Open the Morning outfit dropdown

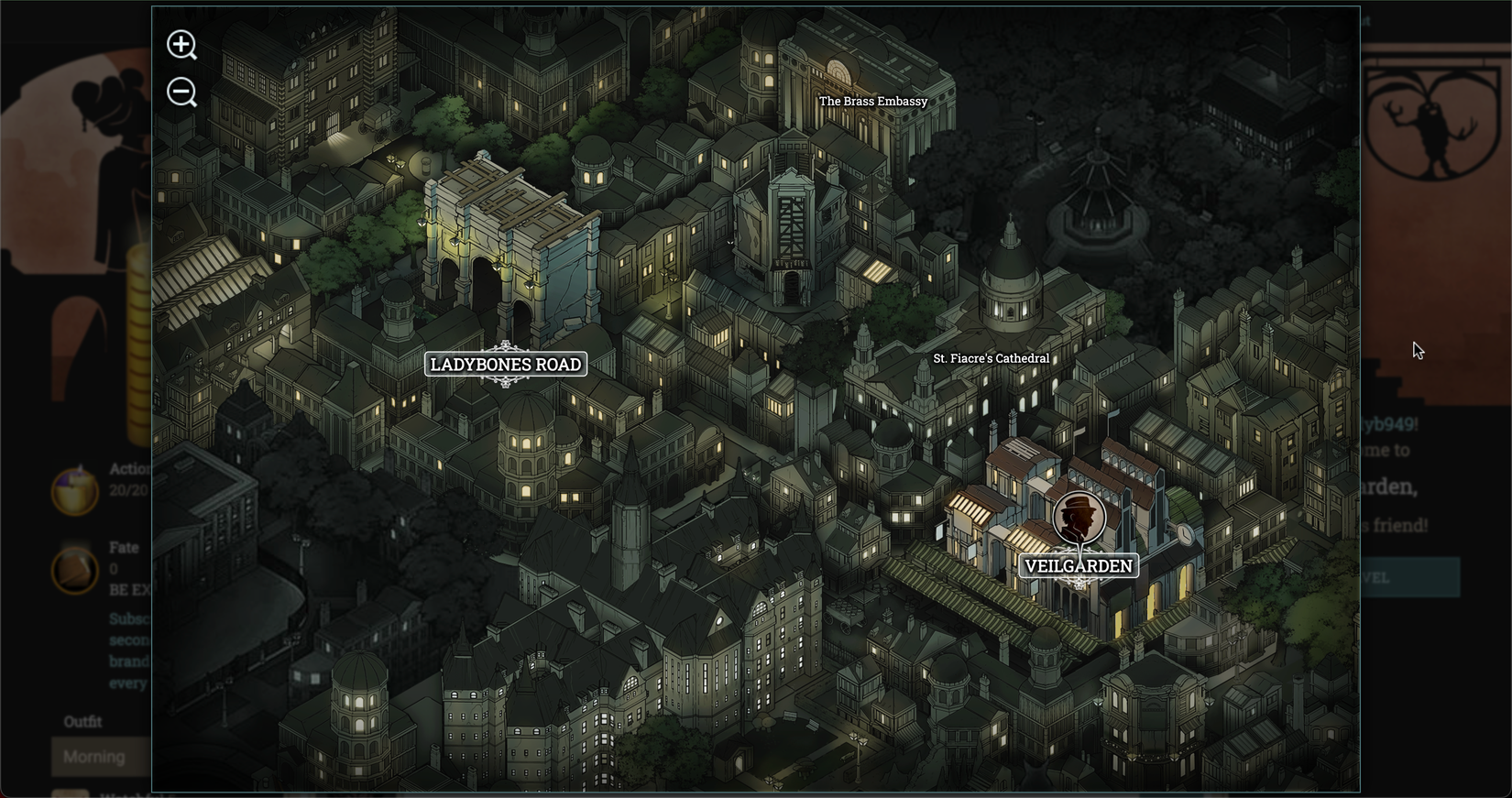tap(94, 757)
